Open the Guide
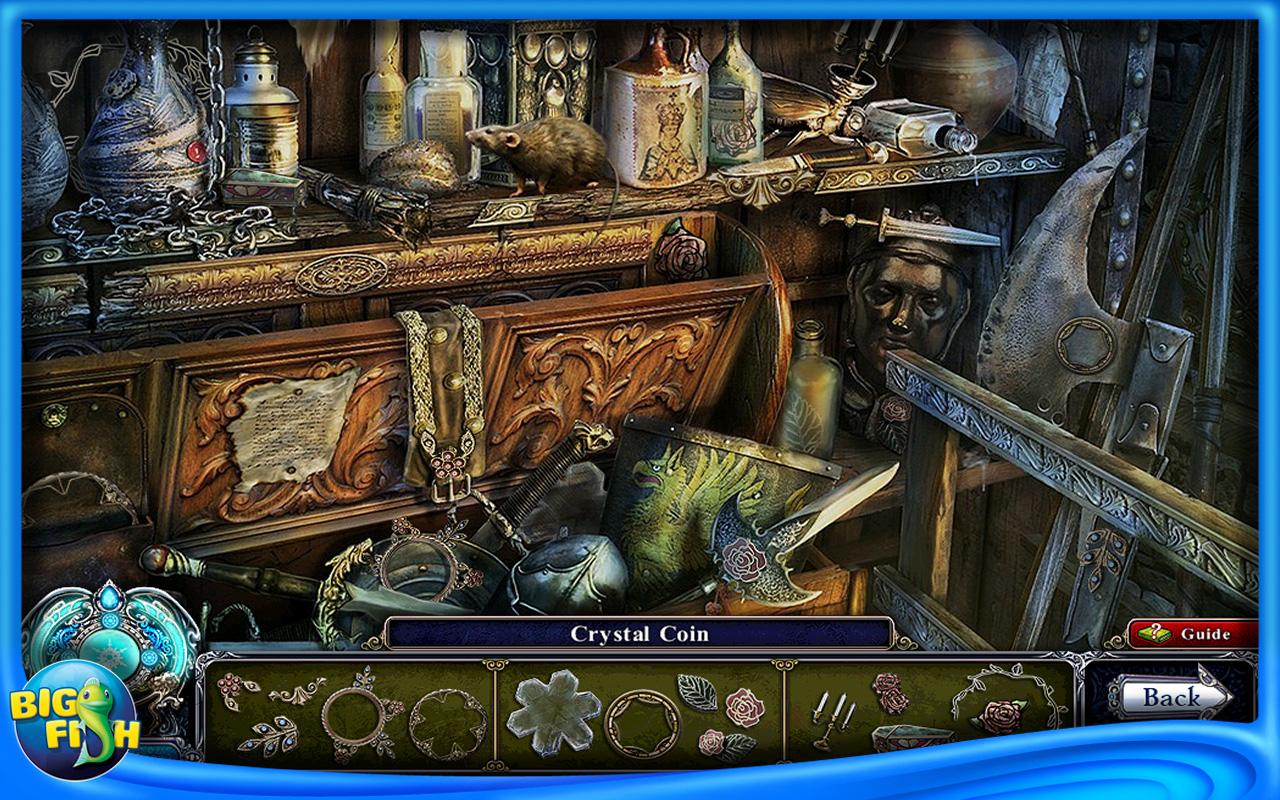The width and height of the screenshot is (1280, 800). click(x=1192, y=634)
